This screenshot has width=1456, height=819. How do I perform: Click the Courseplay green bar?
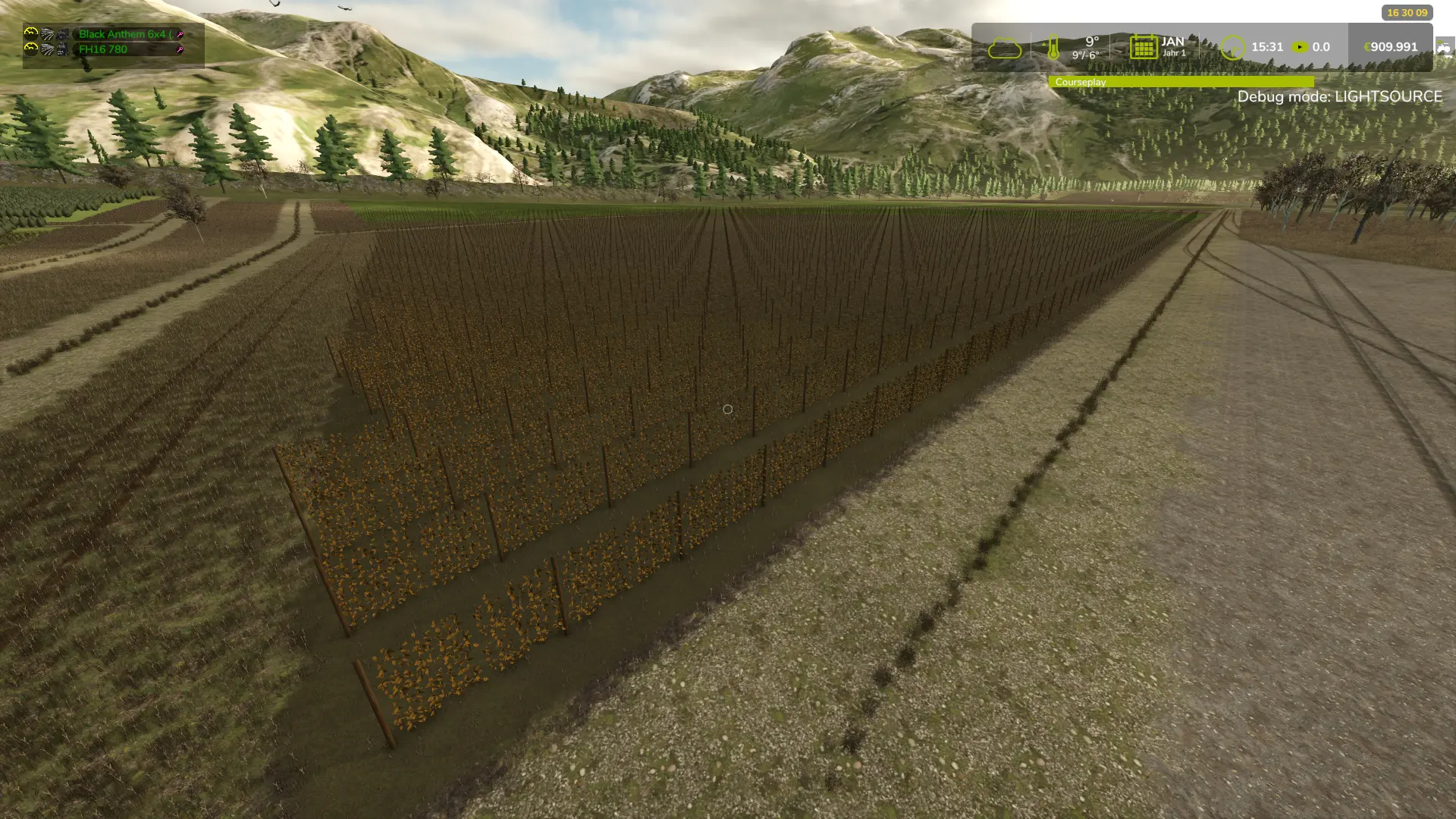pos(1181,82)
